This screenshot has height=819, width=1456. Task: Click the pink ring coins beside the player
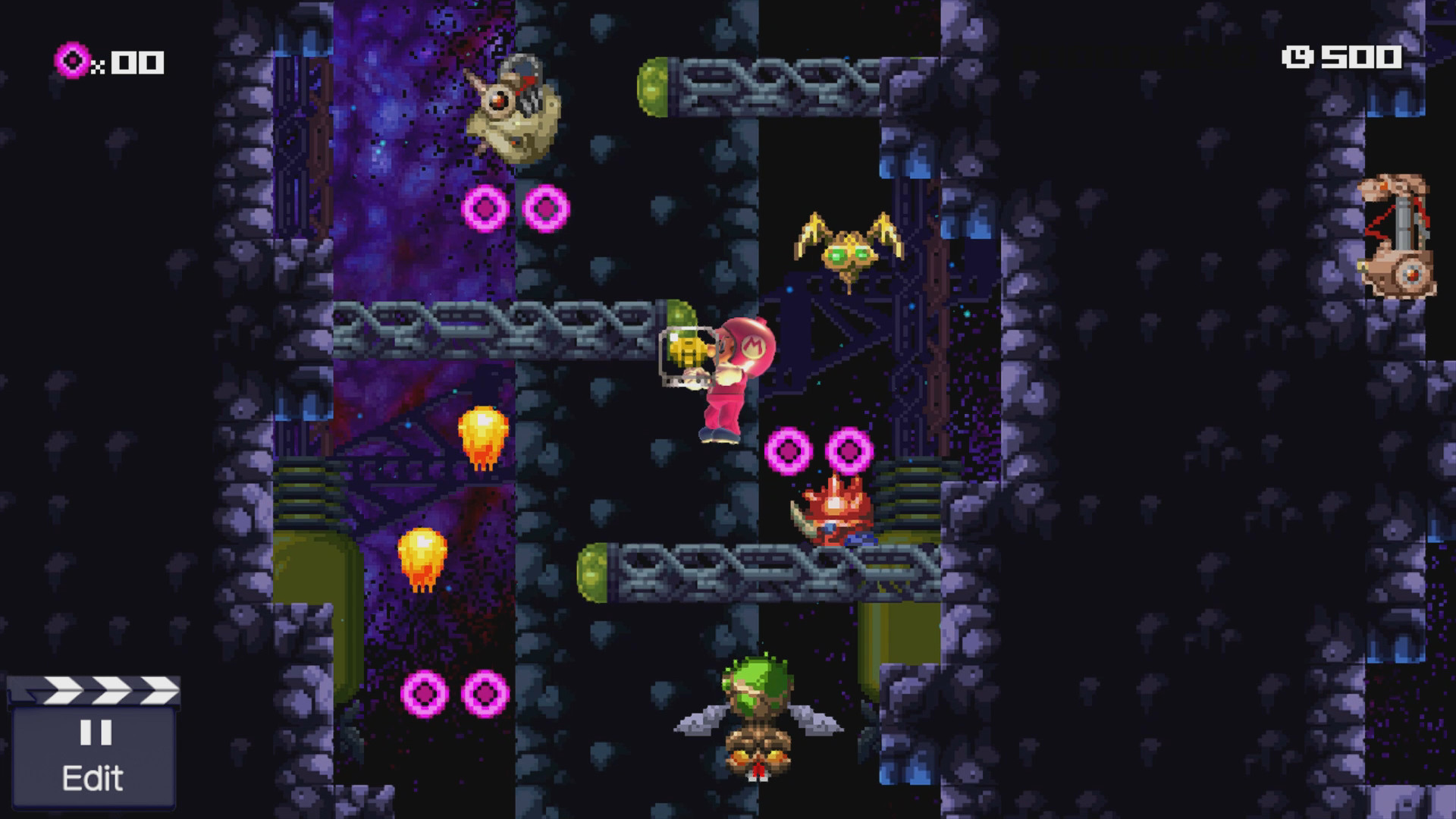[x=789, y=451]
